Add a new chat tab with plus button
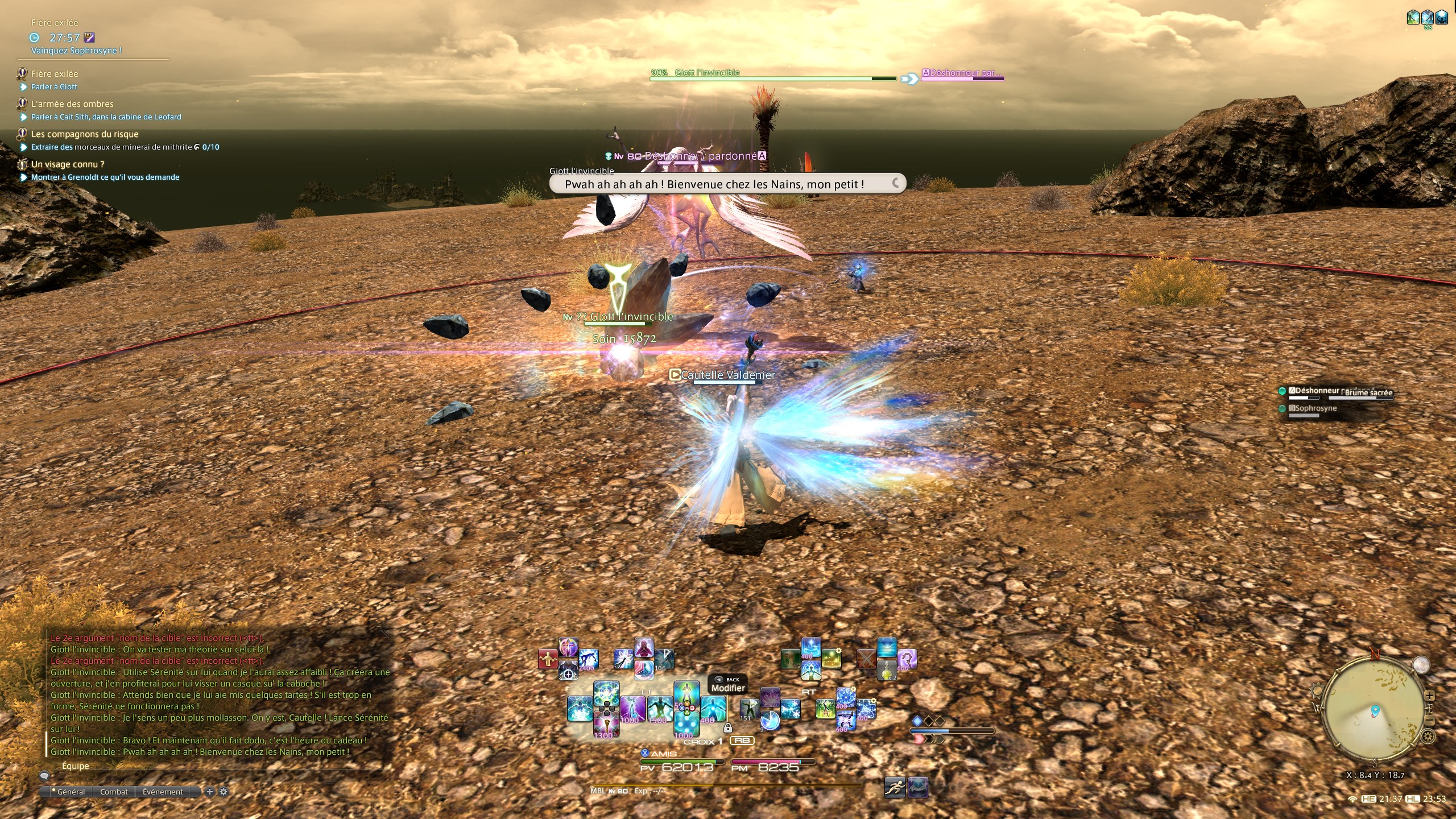The image size is (1456, 819). 210,792
